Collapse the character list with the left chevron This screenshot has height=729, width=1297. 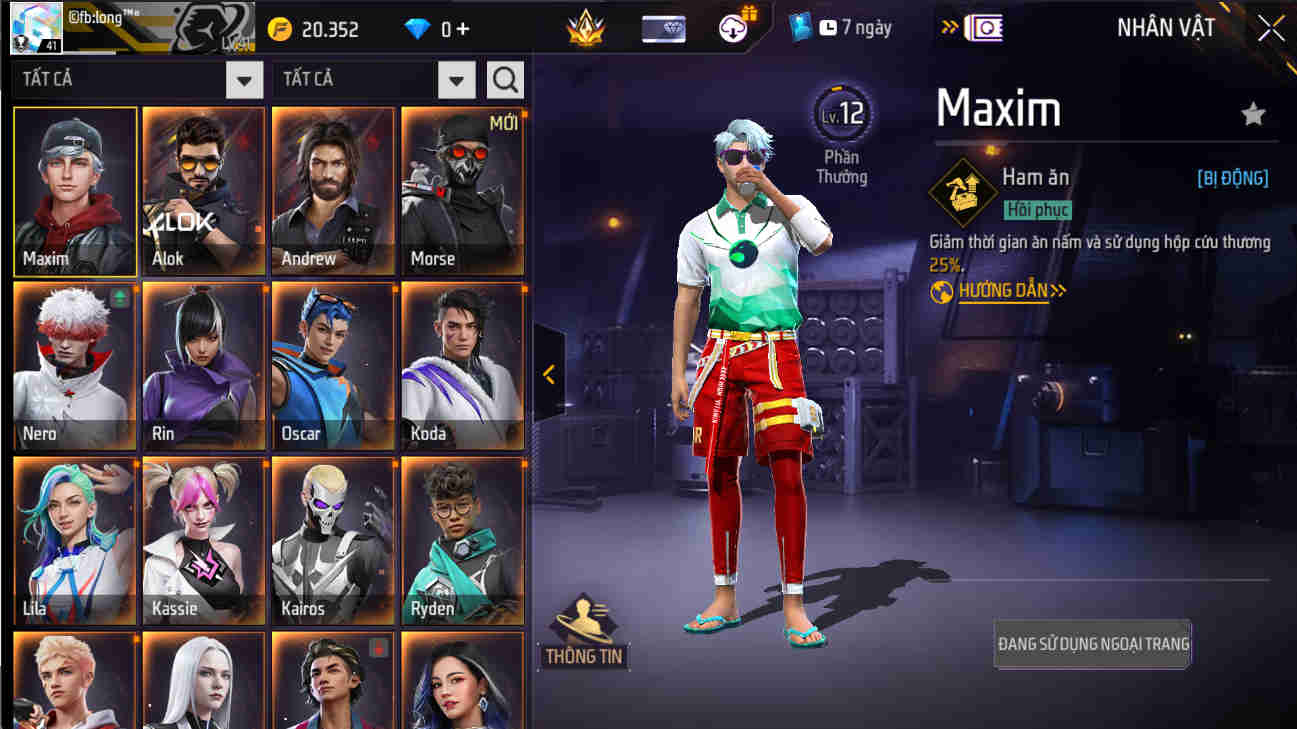pyautogui.click(x=547, y=376)
